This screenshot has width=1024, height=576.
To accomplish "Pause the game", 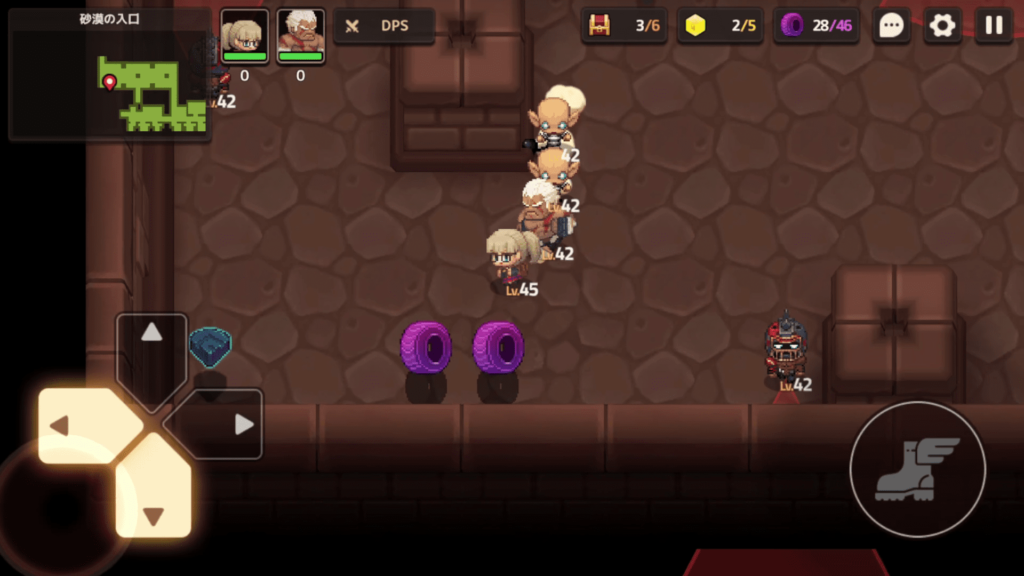I will pos(993,26).
